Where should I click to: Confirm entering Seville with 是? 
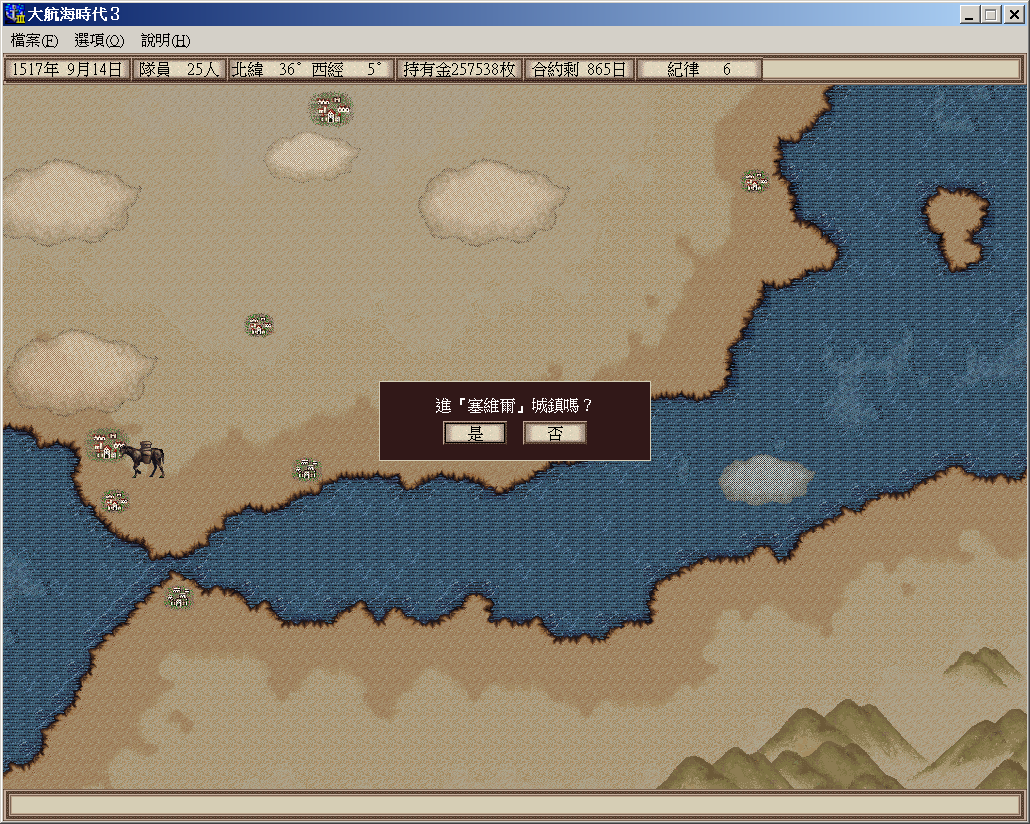pos(475,433)
